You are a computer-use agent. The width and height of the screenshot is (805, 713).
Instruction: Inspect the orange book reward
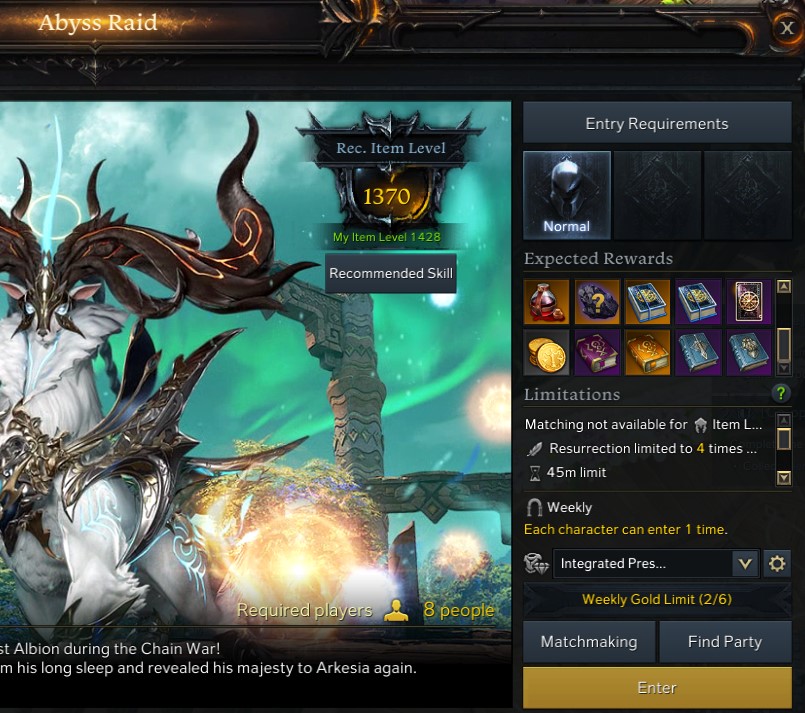click(x=648, y=352)
